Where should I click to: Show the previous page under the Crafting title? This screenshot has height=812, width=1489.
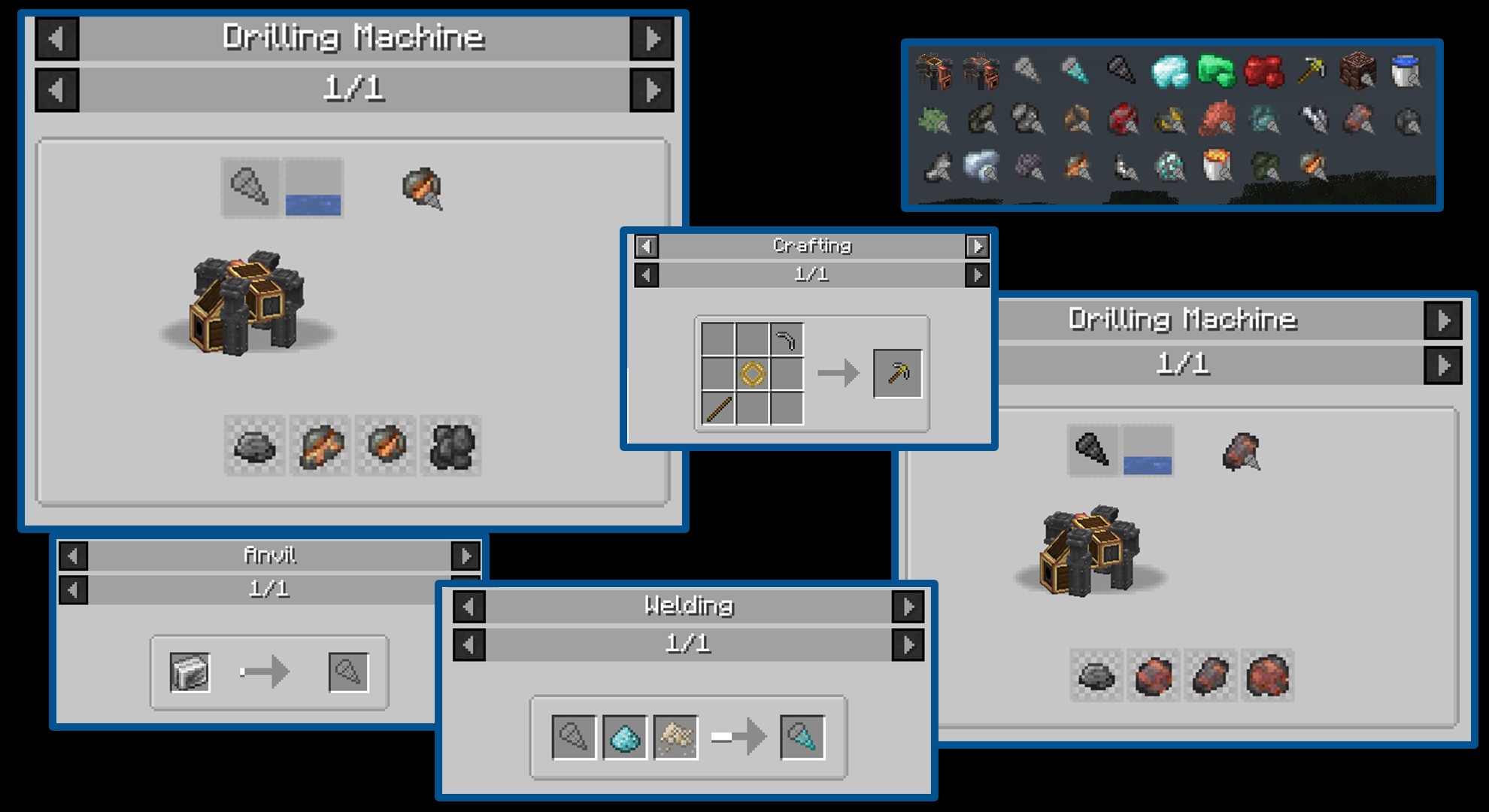pos(646,275)
